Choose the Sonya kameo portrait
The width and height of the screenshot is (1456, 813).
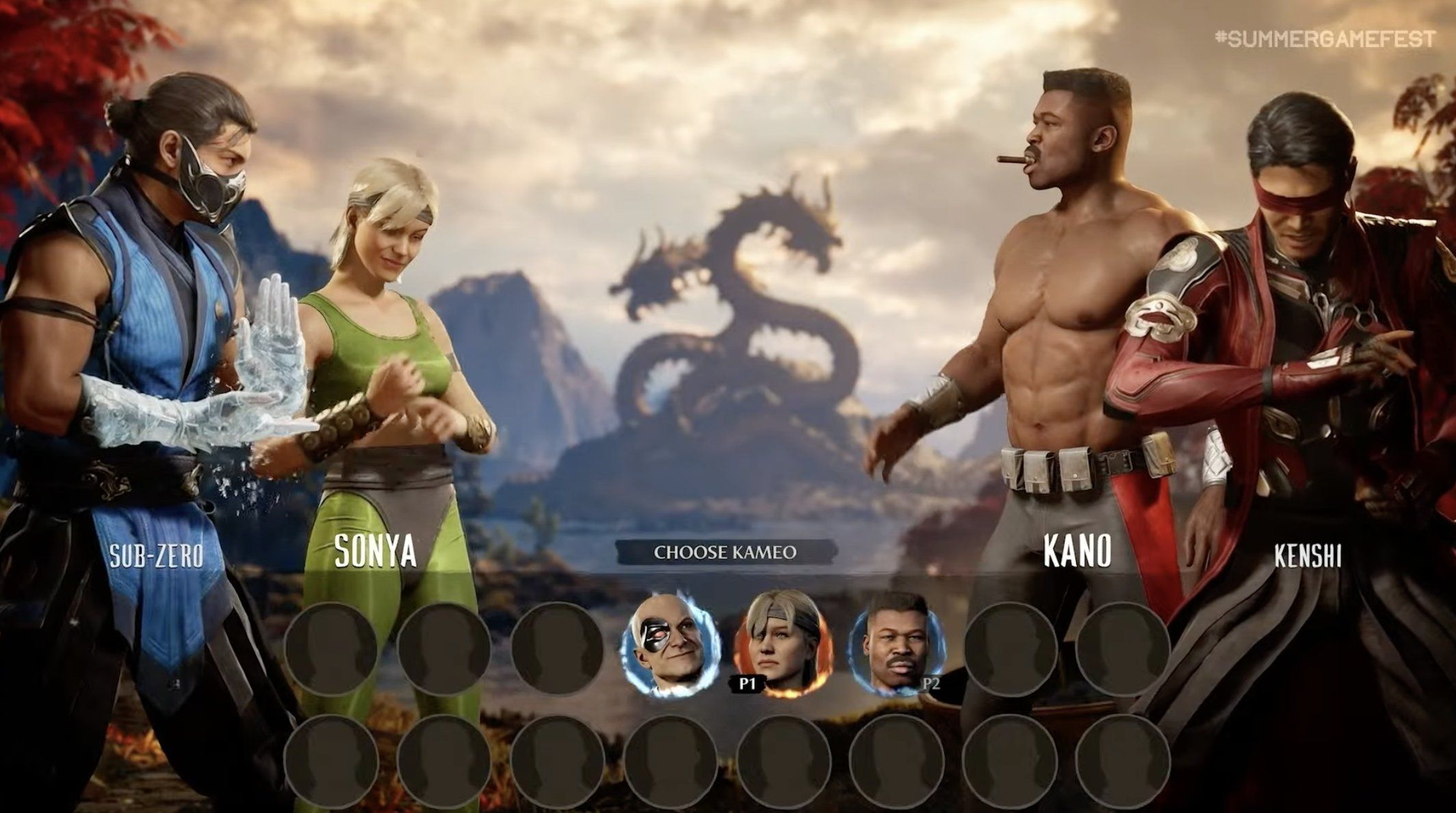(782, 646)
